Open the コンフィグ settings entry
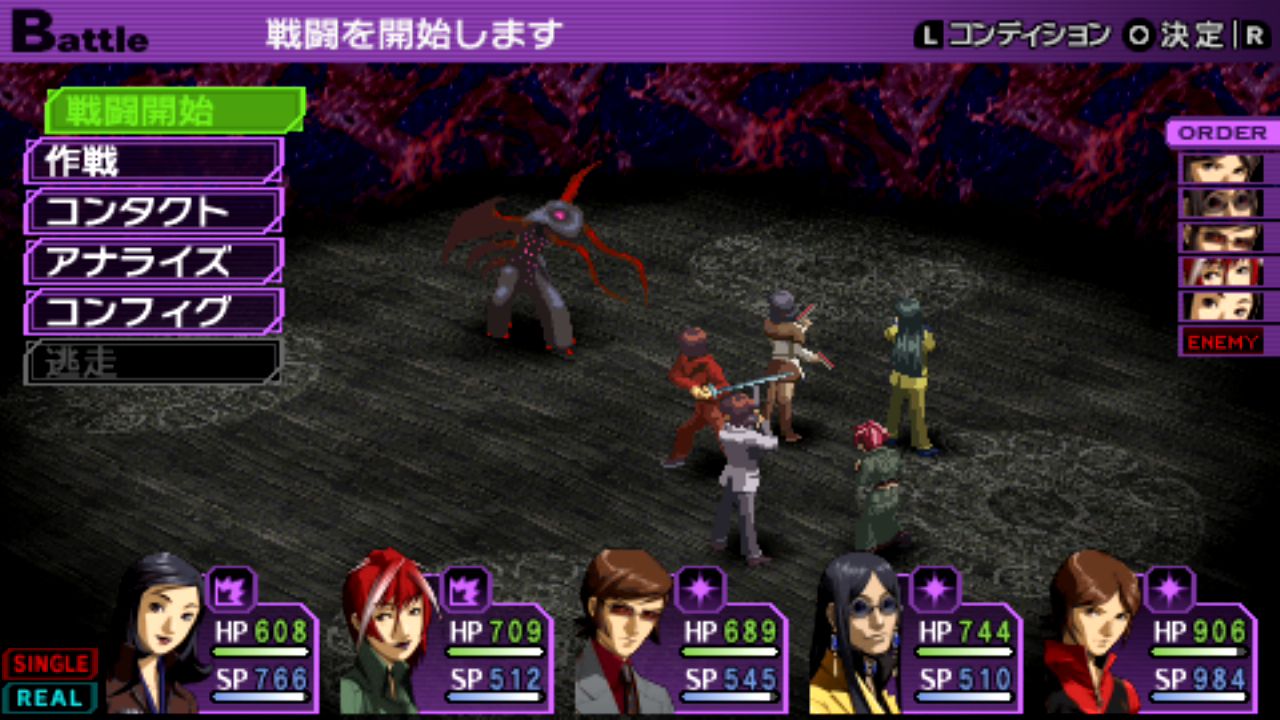1280x720 pixels. (x=153, y=311)
